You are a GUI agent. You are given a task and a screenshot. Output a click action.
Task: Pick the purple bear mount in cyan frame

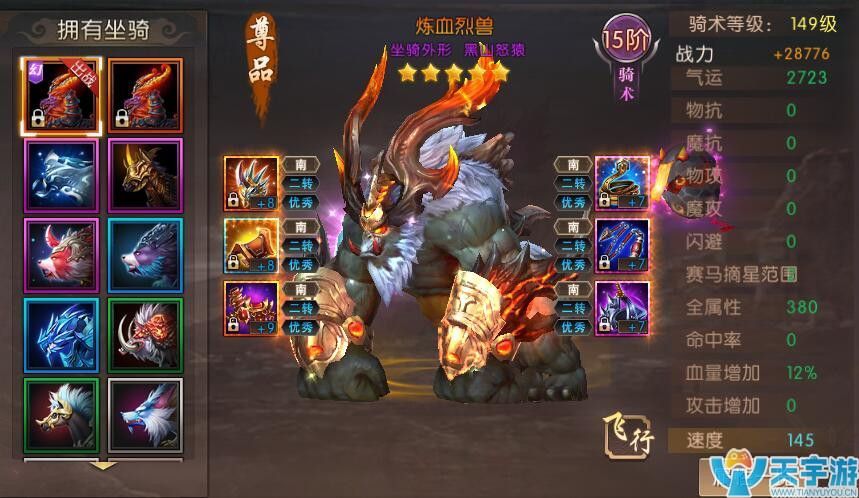point(145,256)
